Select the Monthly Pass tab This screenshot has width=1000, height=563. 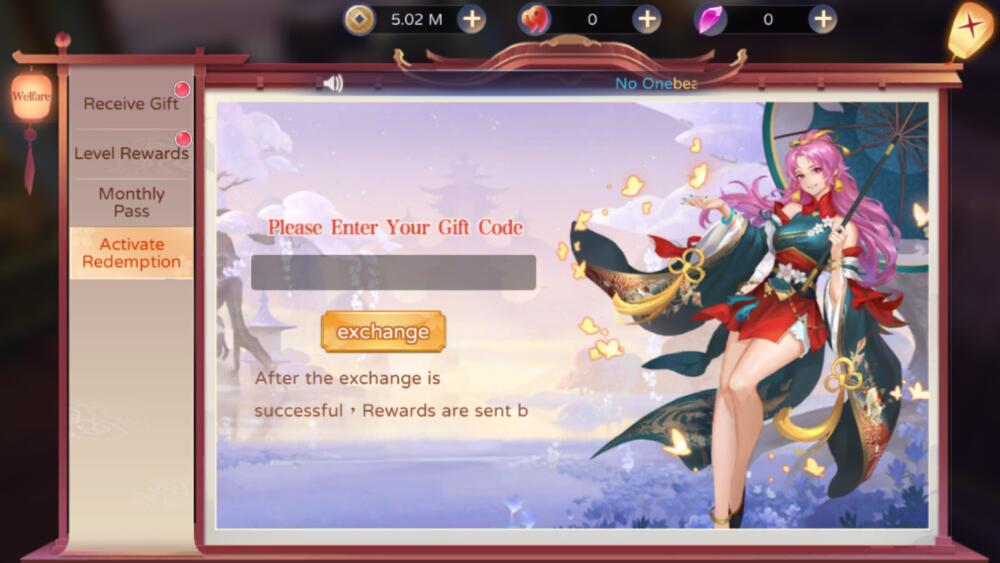coord(131,202)
